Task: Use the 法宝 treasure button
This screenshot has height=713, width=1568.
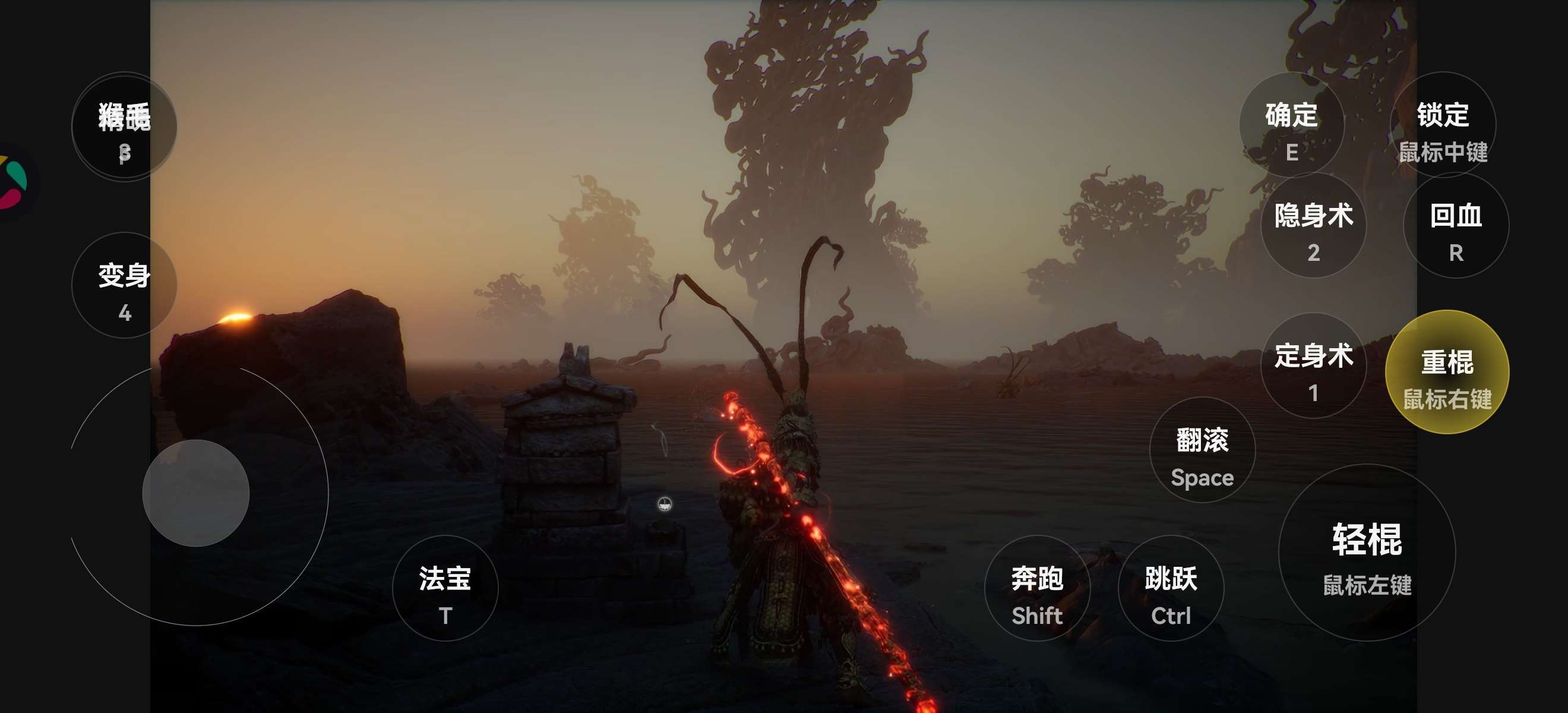Action: pos(445,588)
